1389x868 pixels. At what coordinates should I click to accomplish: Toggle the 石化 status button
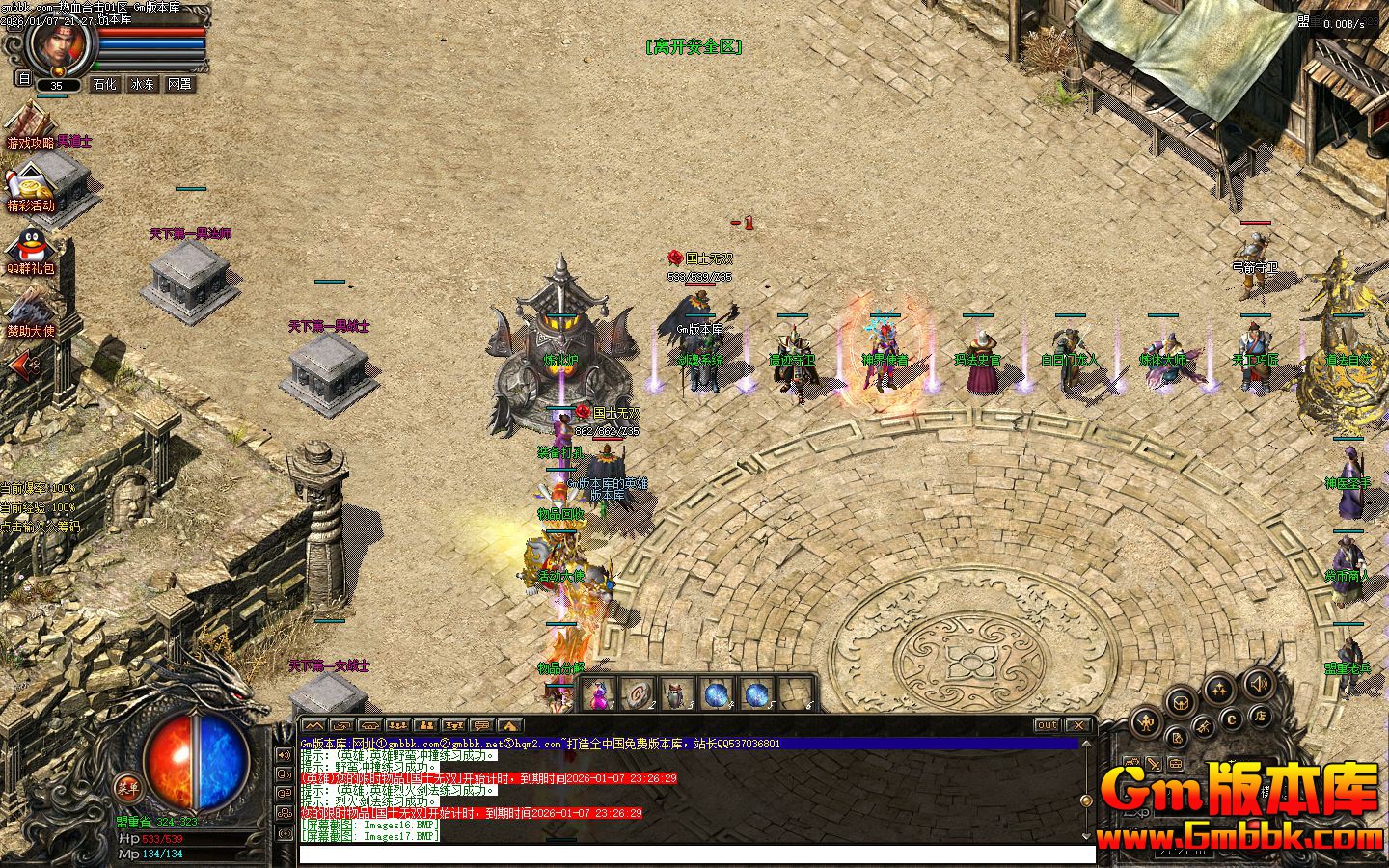coord(104,85)
